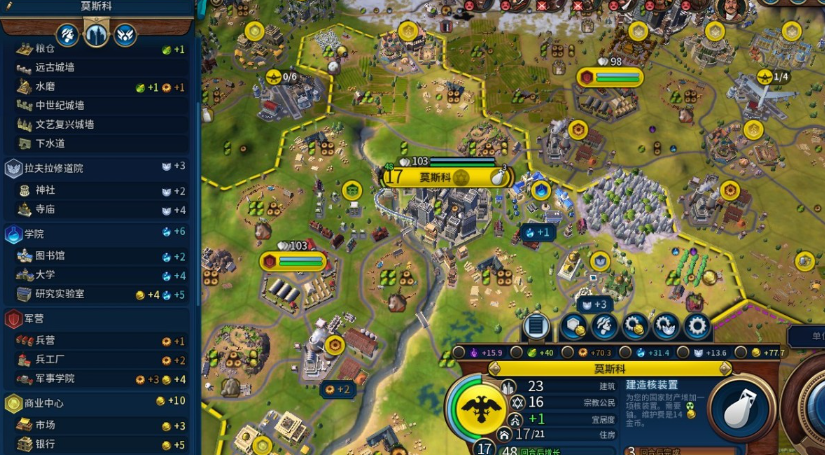Viewport: 825px width, 455px height.
Task: Open purchase item with faith button
Action: (x=666, y=326)
